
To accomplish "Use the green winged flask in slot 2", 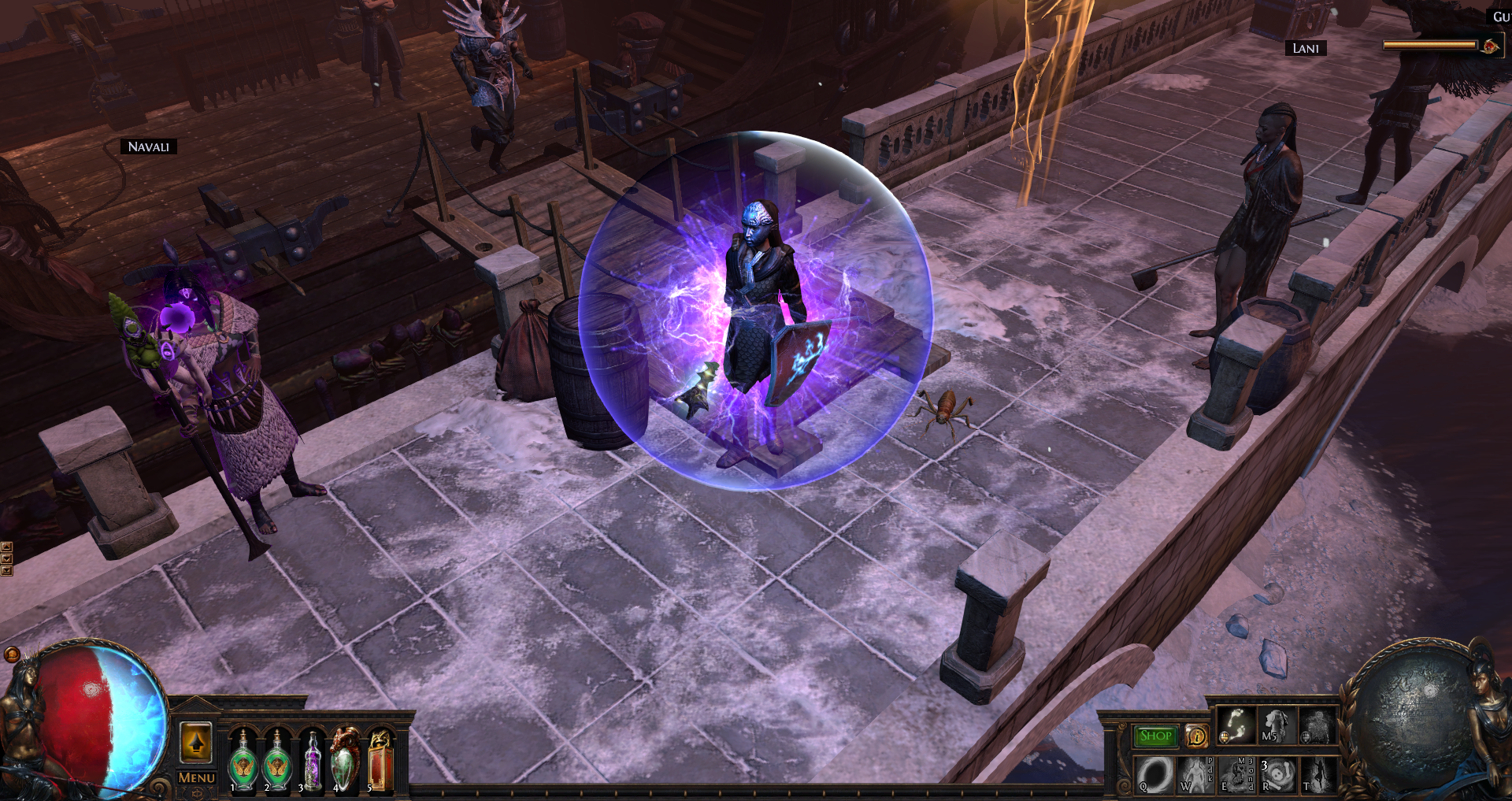I will pyautogui.click(x=276, y=762).
